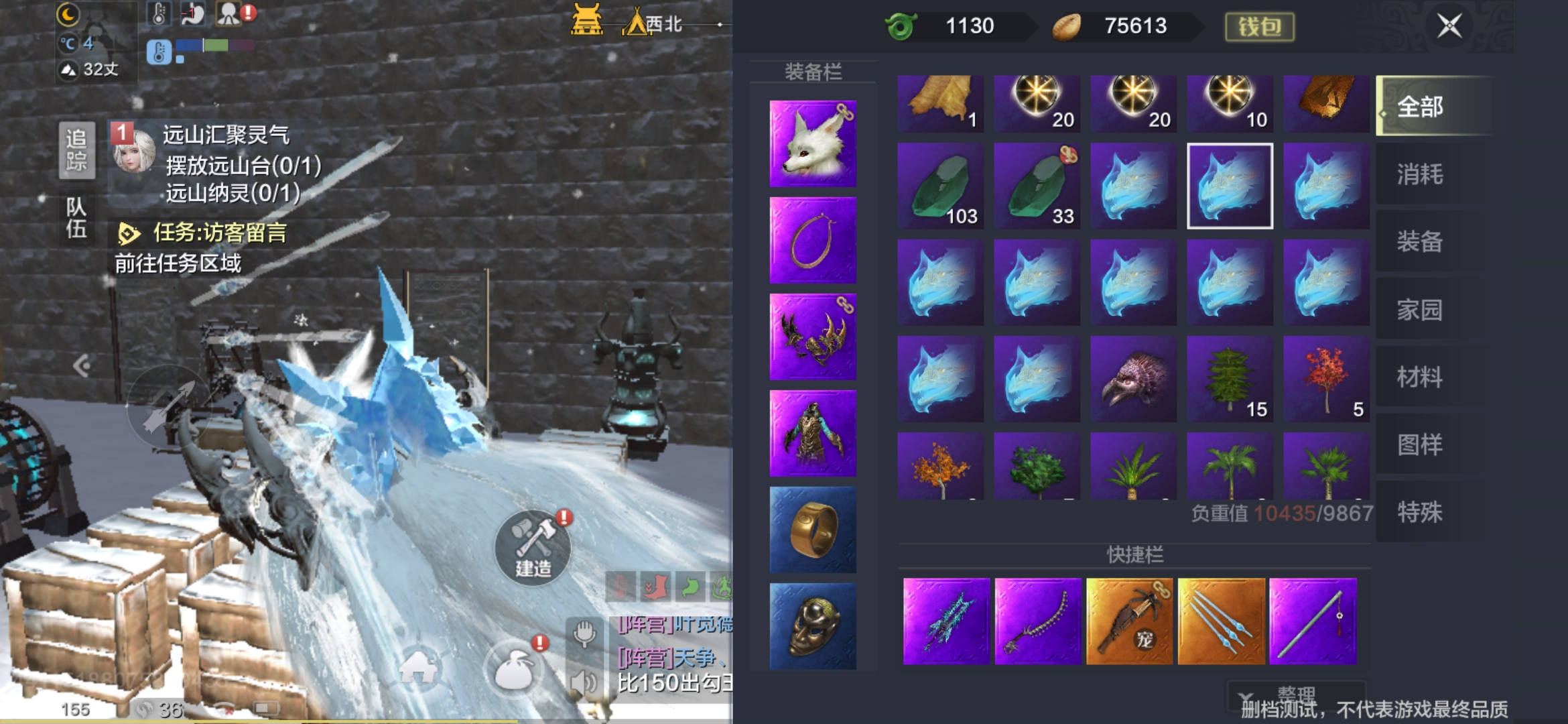This screenshot has height=724, width=1568.
Task: Switch to the 图样 blueprints tab
Action: tap(1419, 444)
